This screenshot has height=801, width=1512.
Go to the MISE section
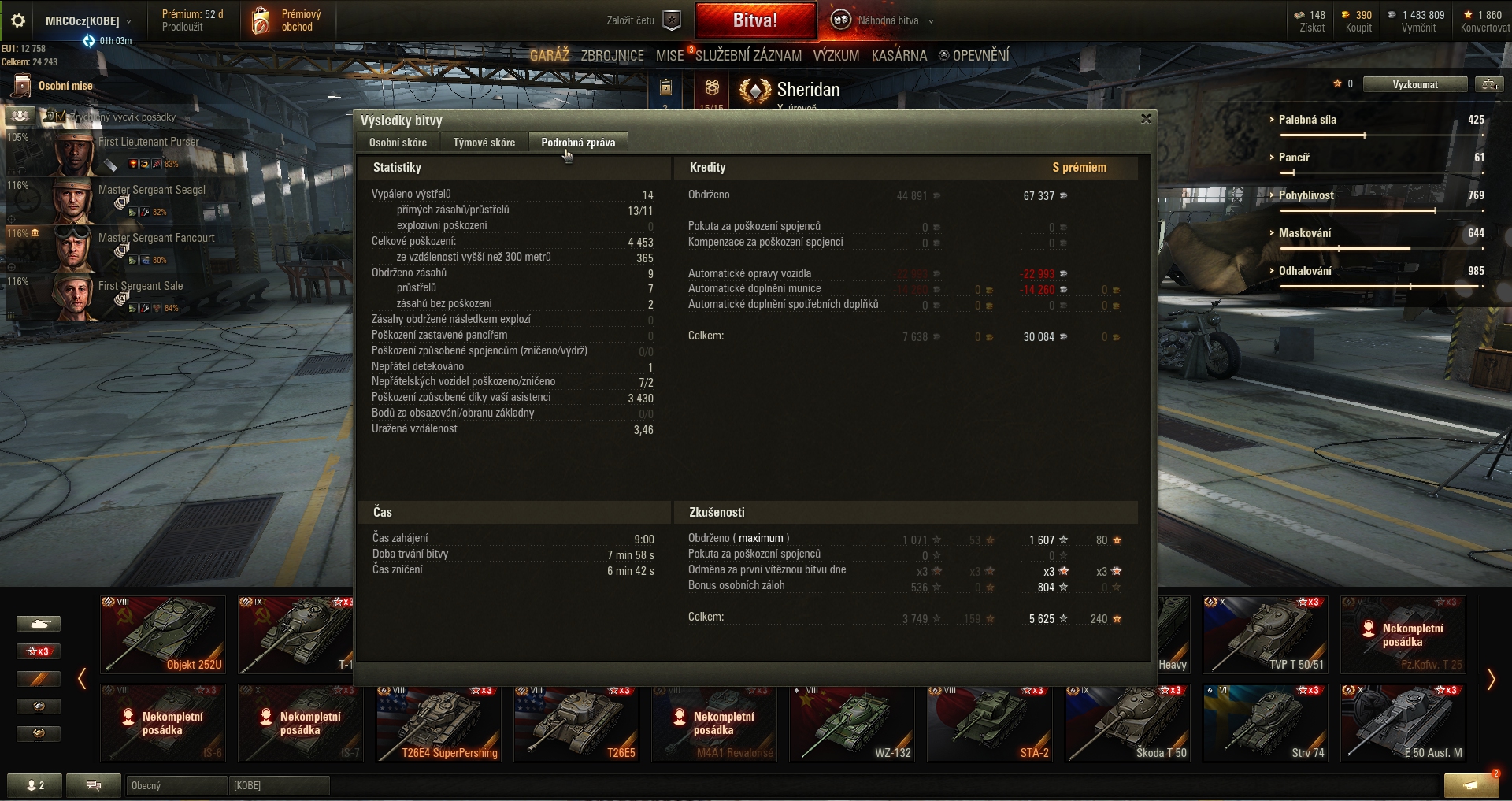pyautogui.click(x=669, y=56)
